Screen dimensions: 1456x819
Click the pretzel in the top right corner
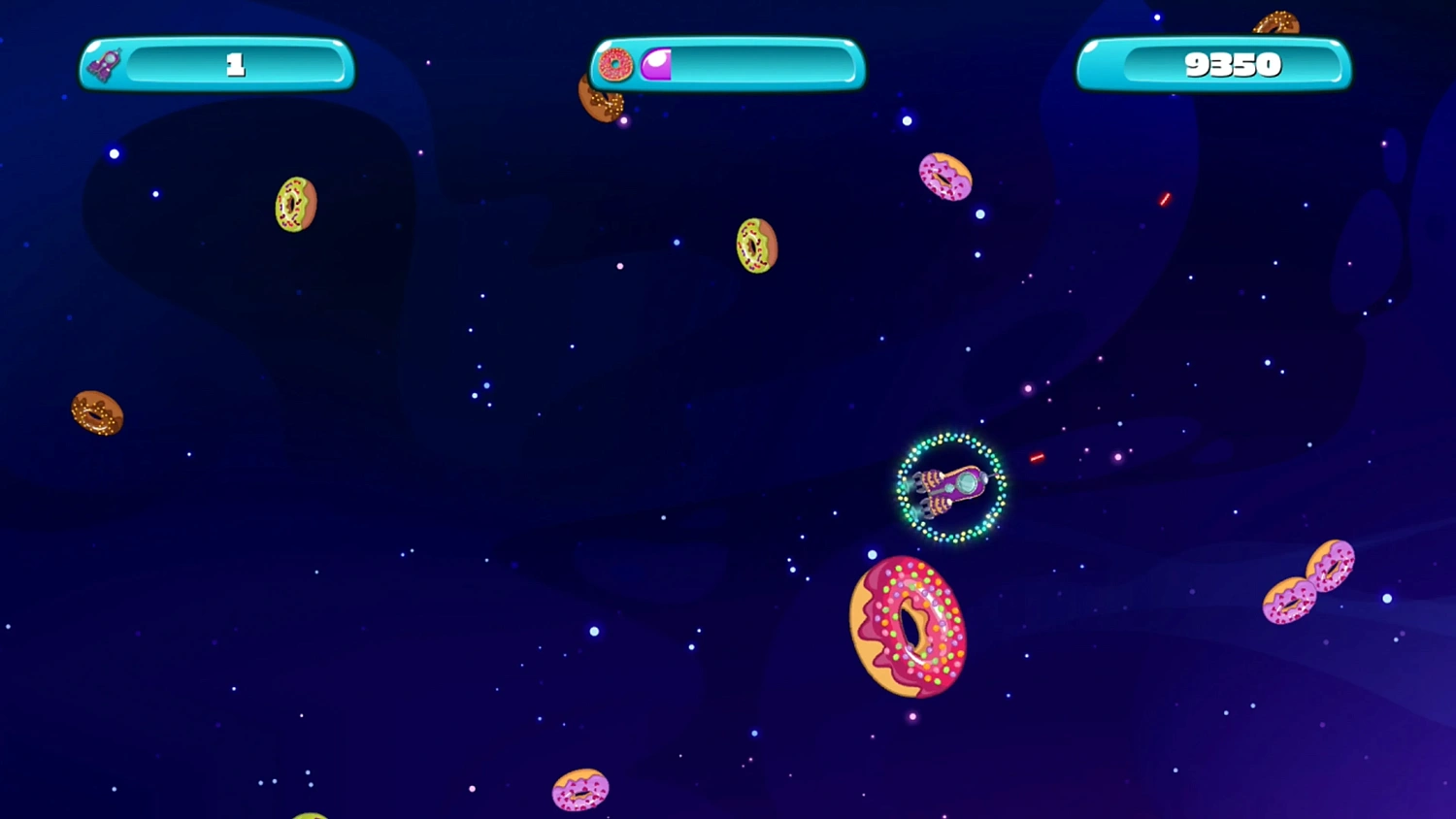(x=1274, y=19)
